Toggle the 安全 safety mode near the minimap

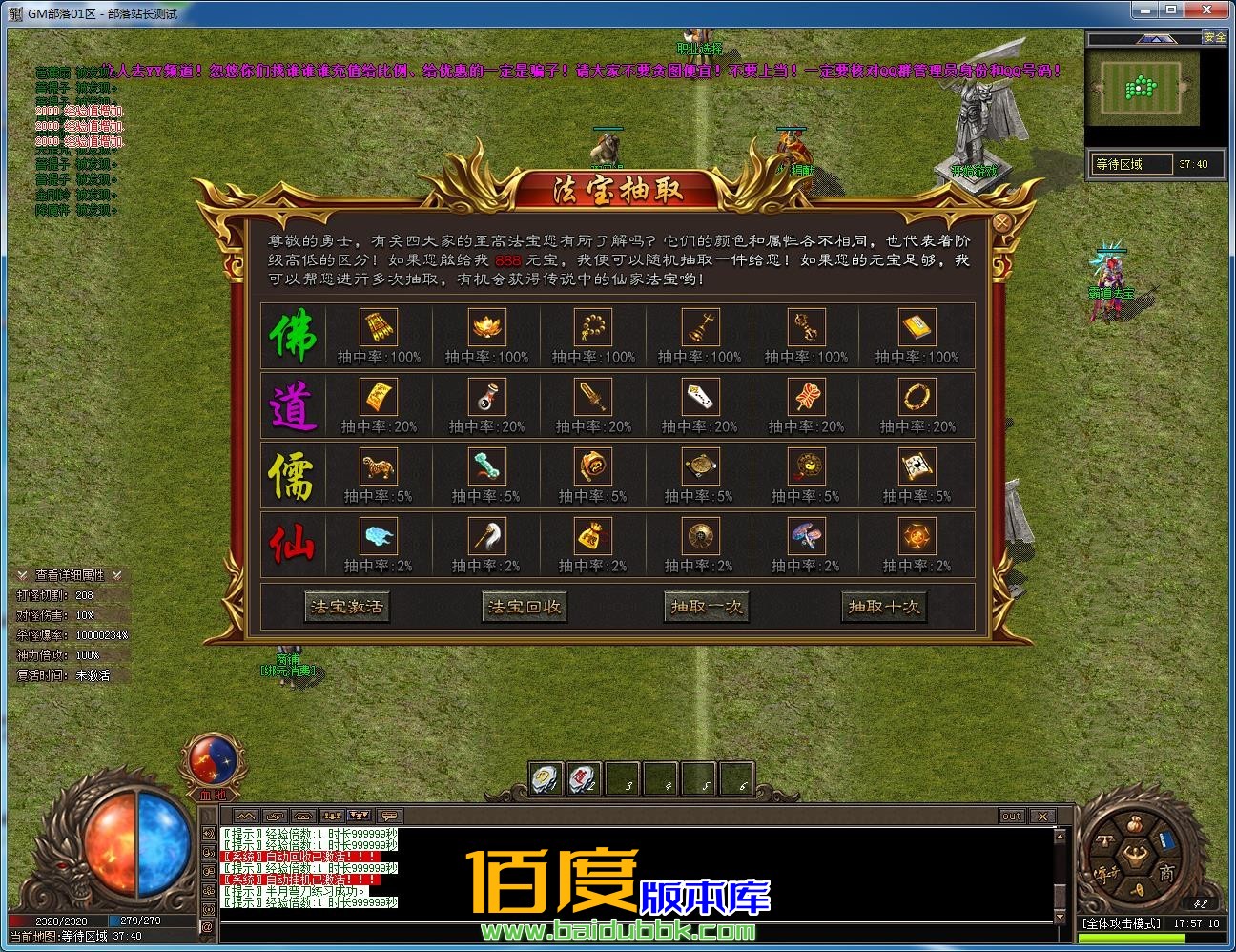click(1213, 38)
